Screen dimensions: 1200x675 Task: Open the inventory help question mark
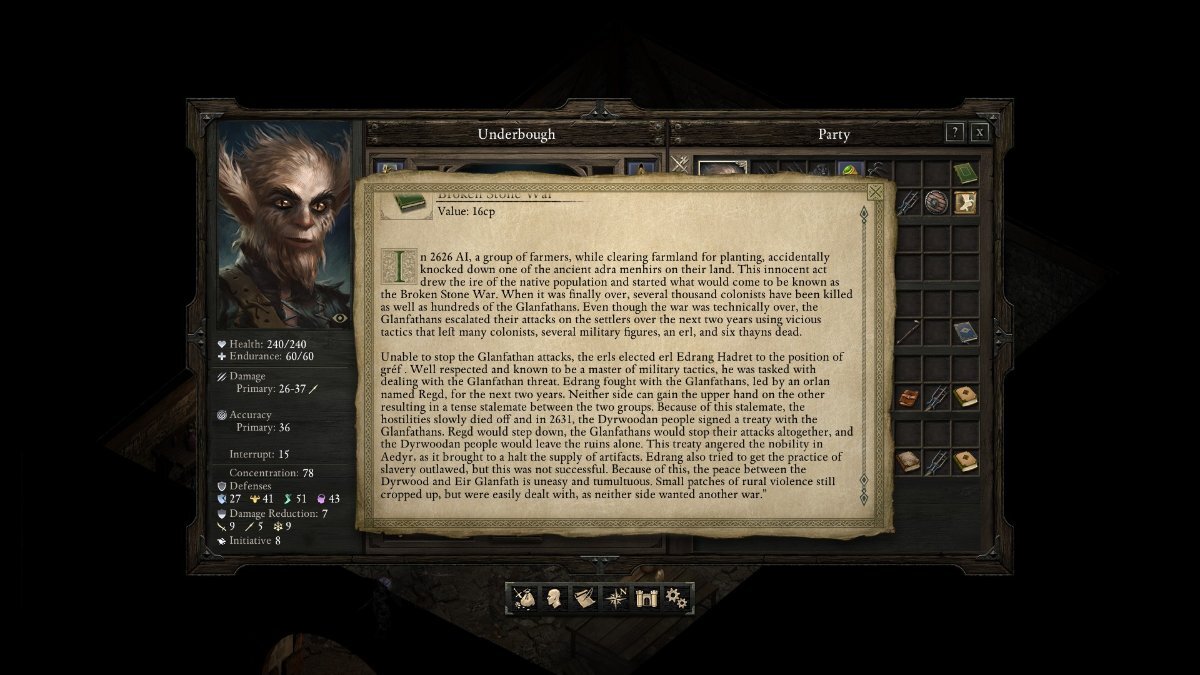(955, 132)
